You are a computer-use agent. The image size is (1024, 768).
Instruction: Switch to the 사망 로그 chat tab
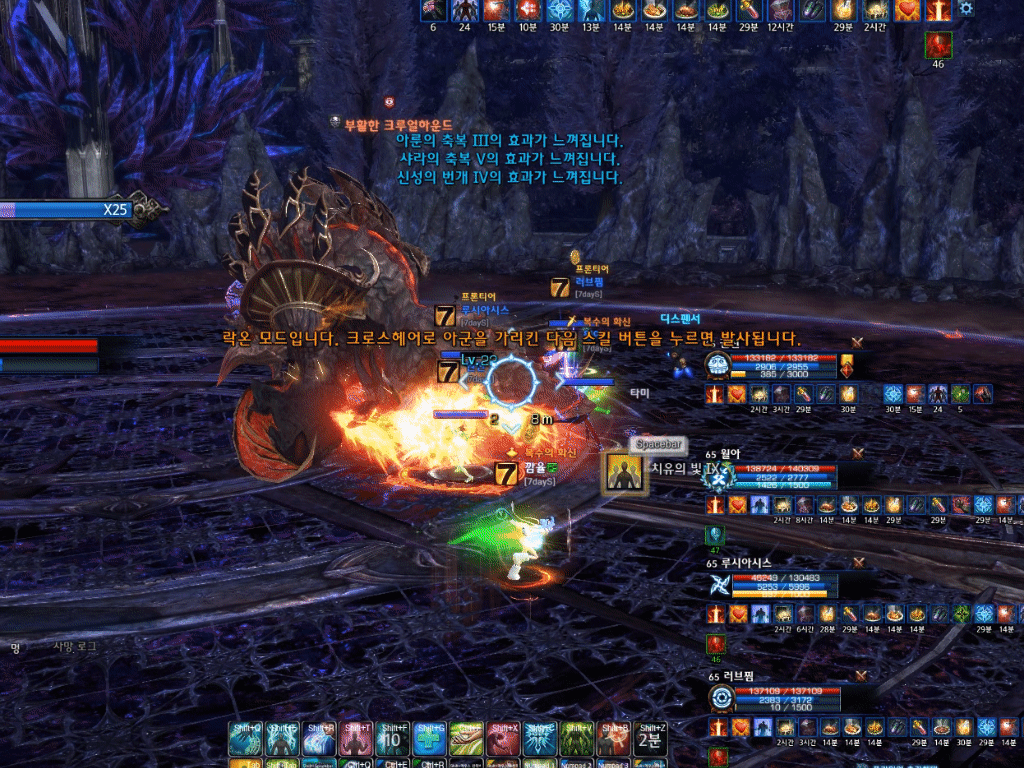[75, 647]
